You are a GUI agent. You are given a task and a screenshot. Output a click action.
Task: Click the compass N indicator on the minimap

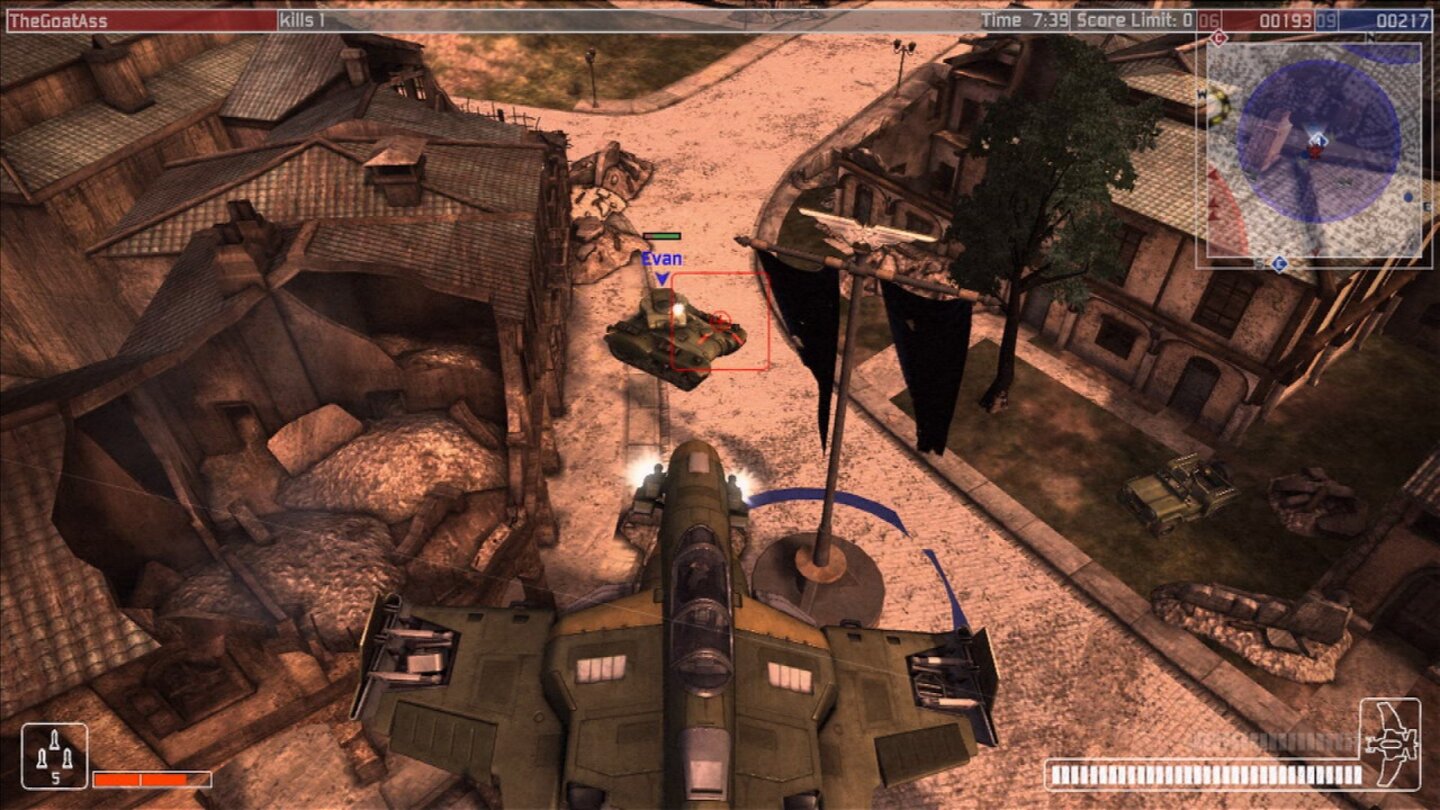click(x=1372, y=37)
